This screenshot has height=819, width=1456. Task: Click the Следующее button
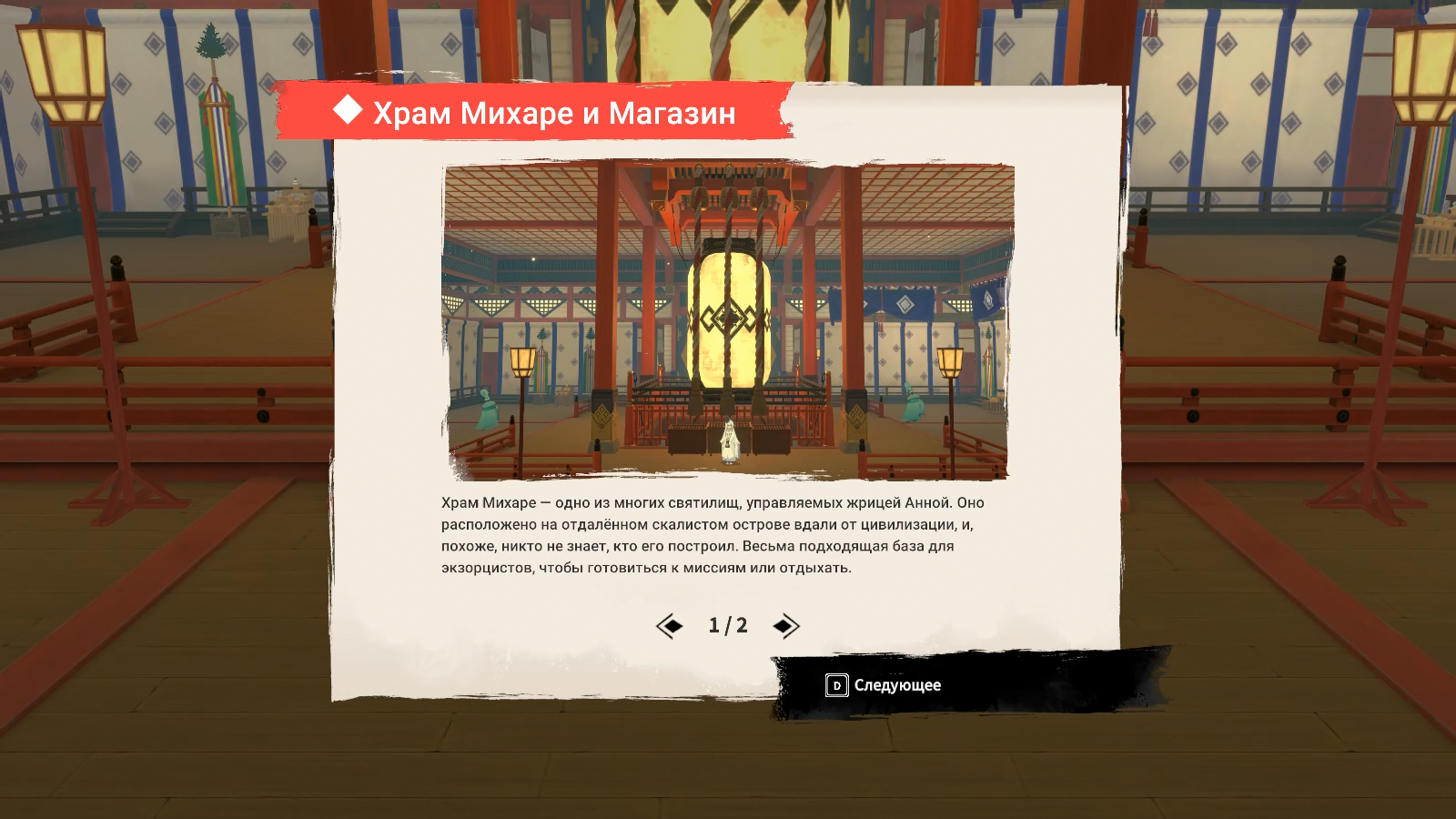coord(884,685)
